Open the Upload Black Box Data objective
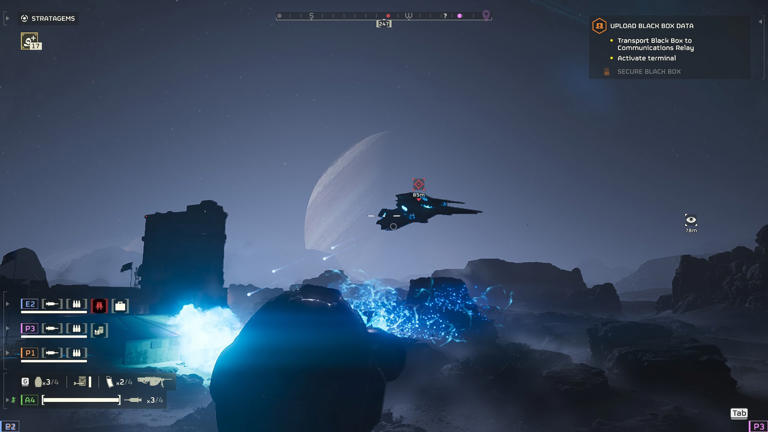Image resolution: width=768 pixels, height=432 pixels. (x=651, y=26)
